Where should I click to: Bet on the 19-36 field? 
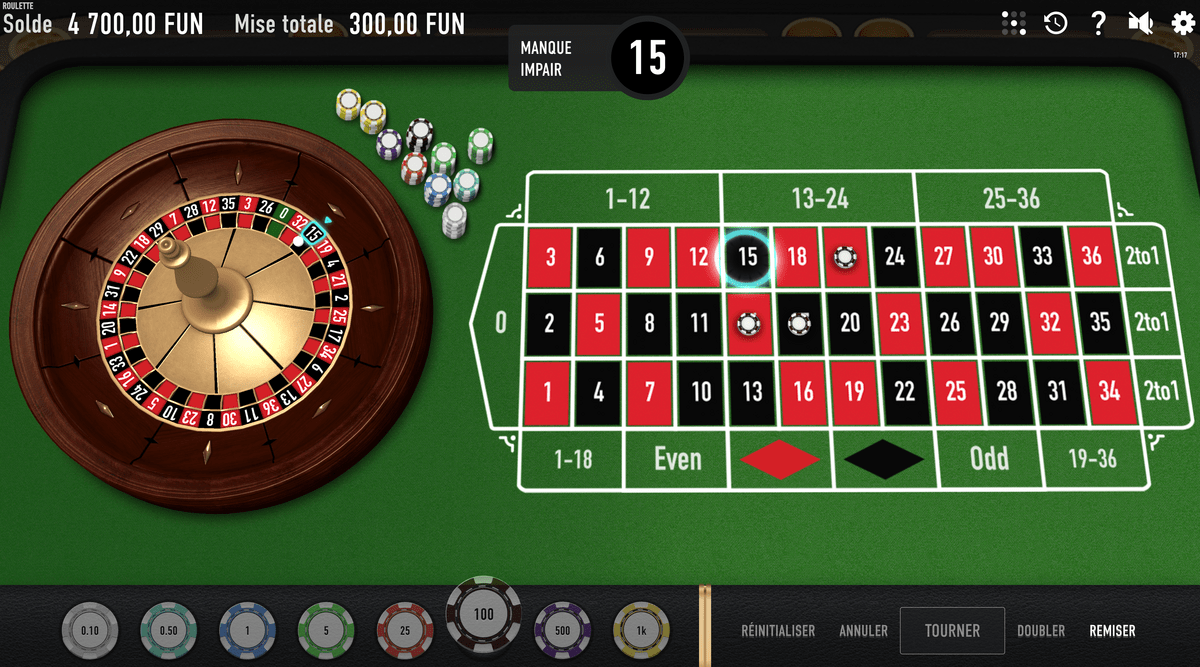click(1092, 459)
